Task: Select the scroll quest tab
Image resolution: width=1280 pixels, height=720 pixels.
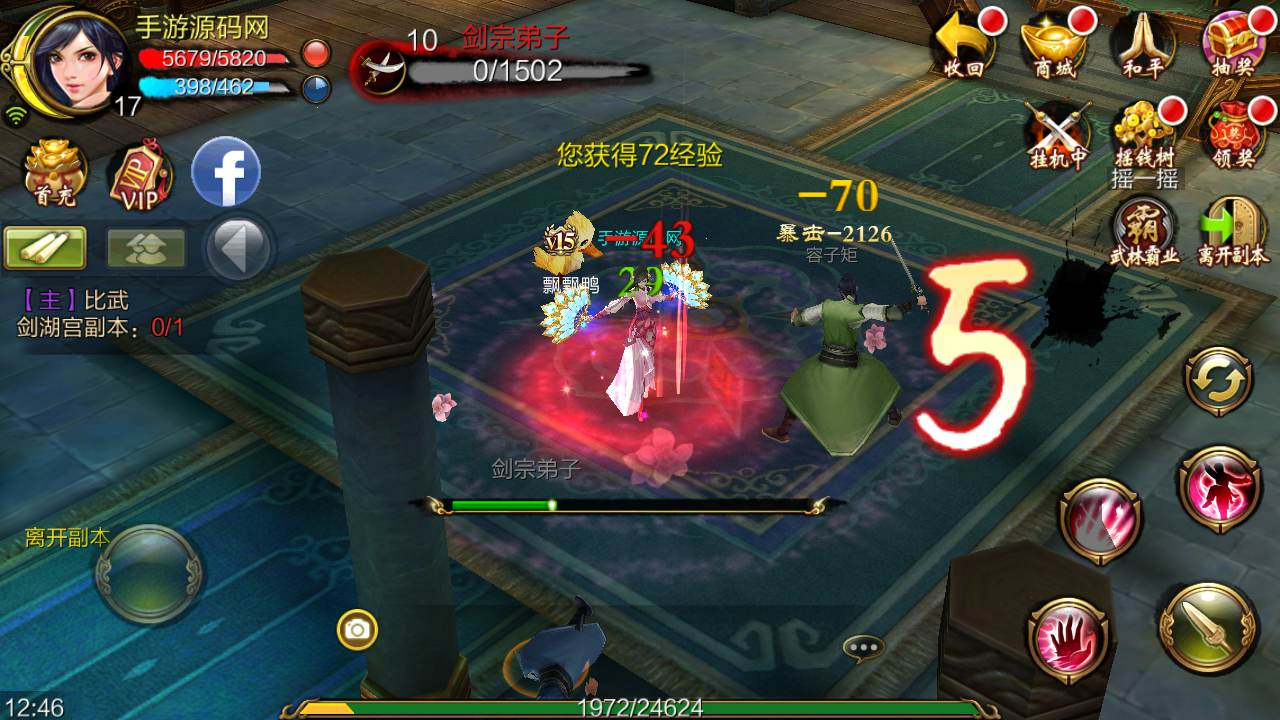Action: point(46,247)
